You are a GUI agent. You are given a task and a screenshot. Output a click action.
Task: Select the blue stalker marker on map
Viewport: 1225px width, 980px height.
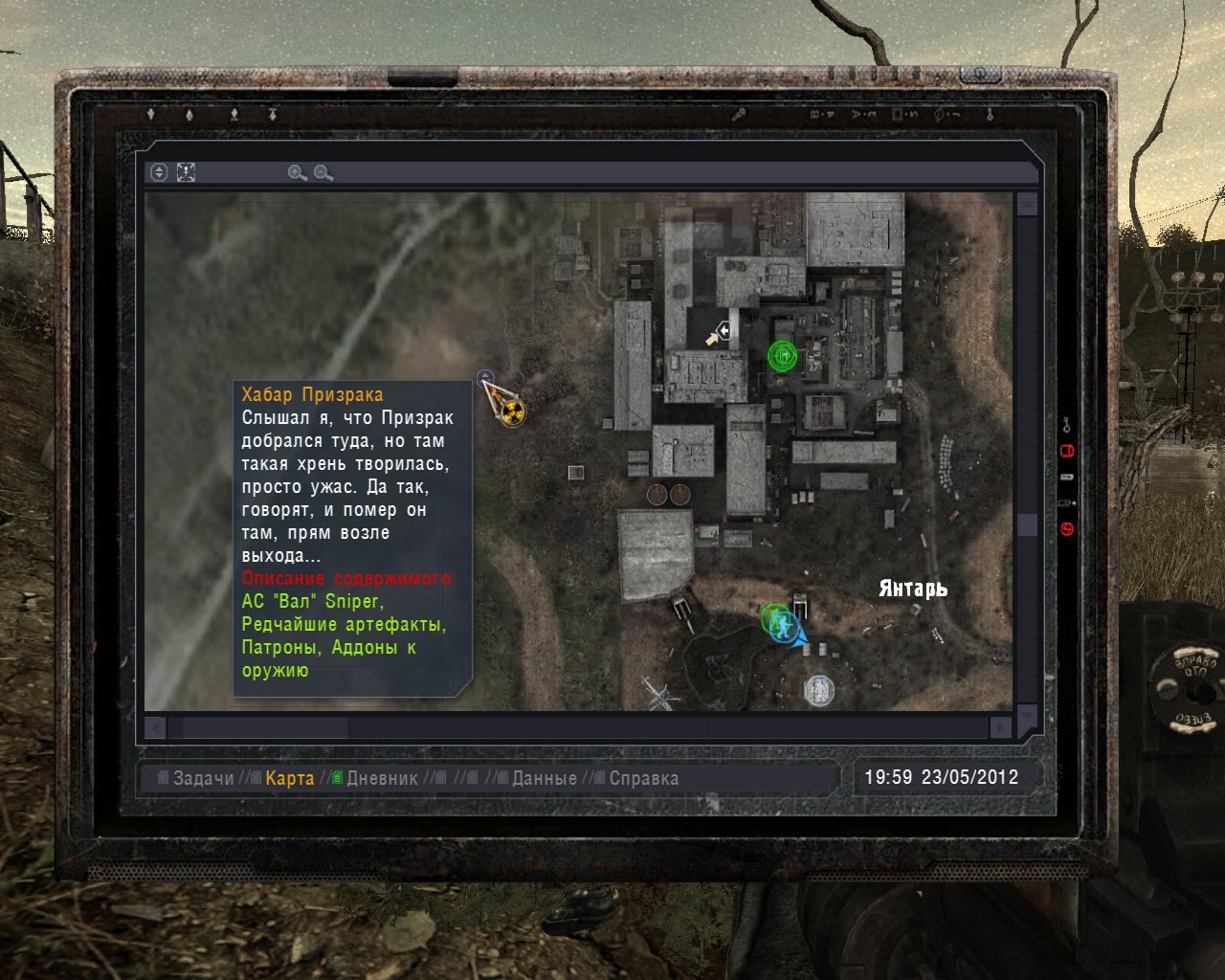[787, 626]
